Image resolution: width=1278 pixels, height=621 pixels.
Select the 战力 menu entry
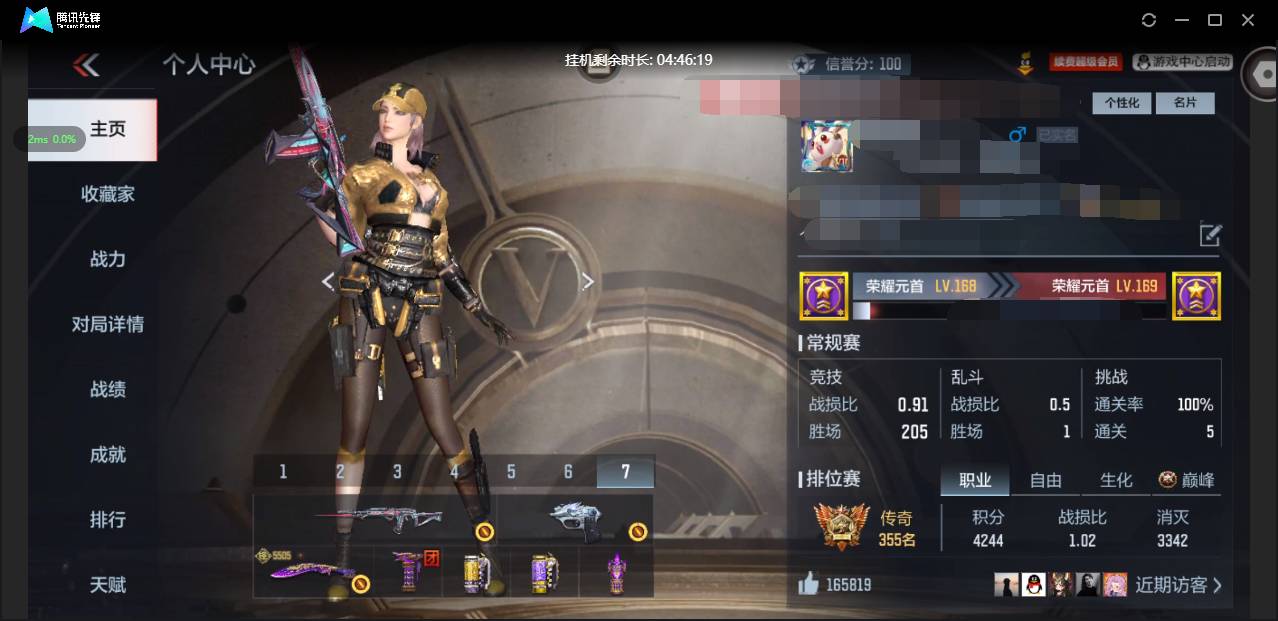[x=108, y=259]
